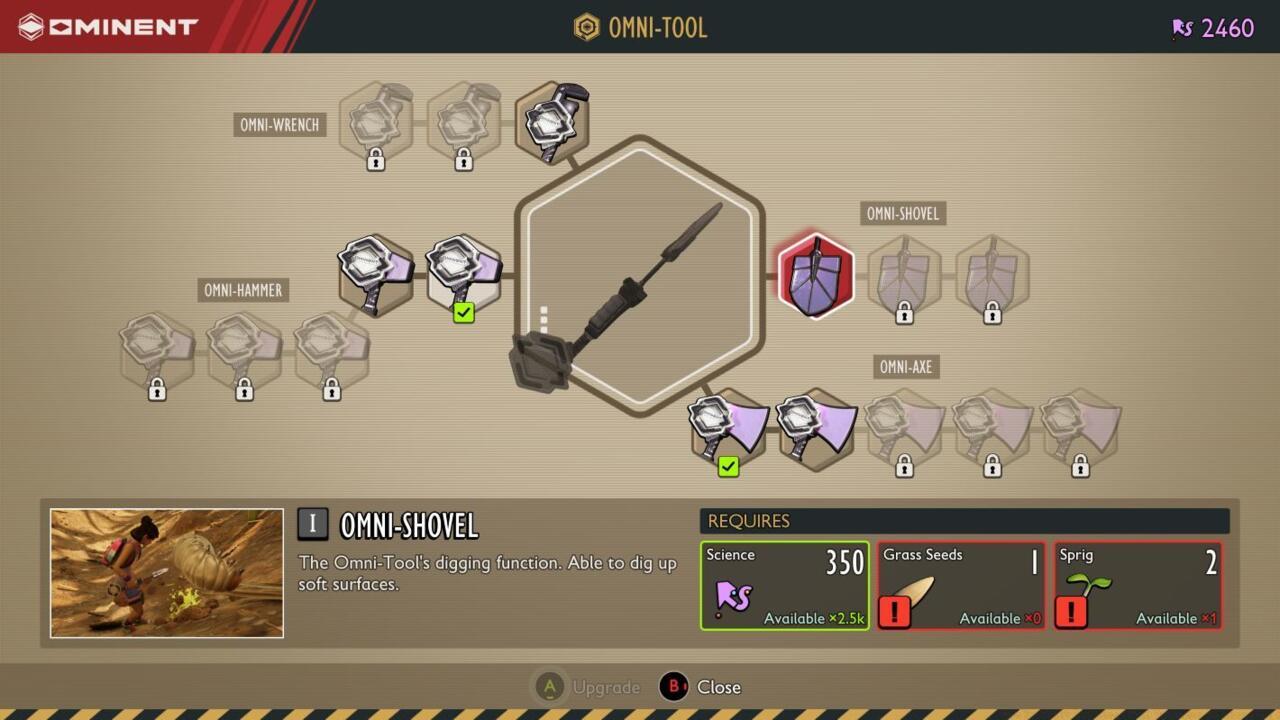Click the Omni-Shovel digging preview image
The width and height of the screenshot is (1280, 720).
(167, 572)
